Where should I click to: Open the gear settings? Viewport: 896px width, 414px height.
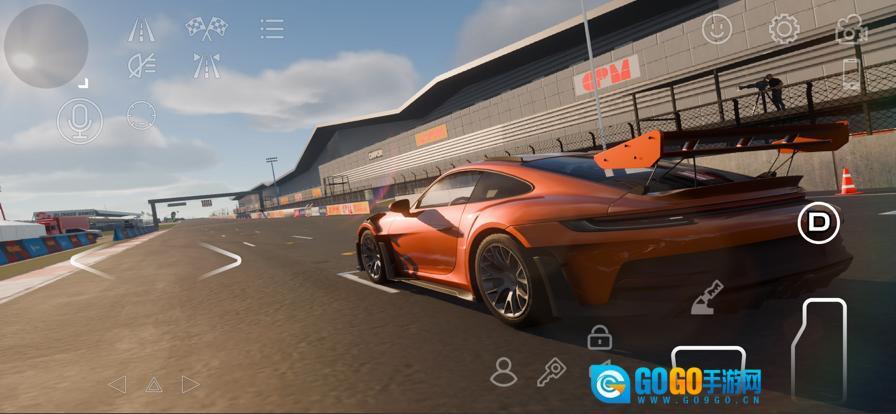pyautogui.click(x=783, y=29)
